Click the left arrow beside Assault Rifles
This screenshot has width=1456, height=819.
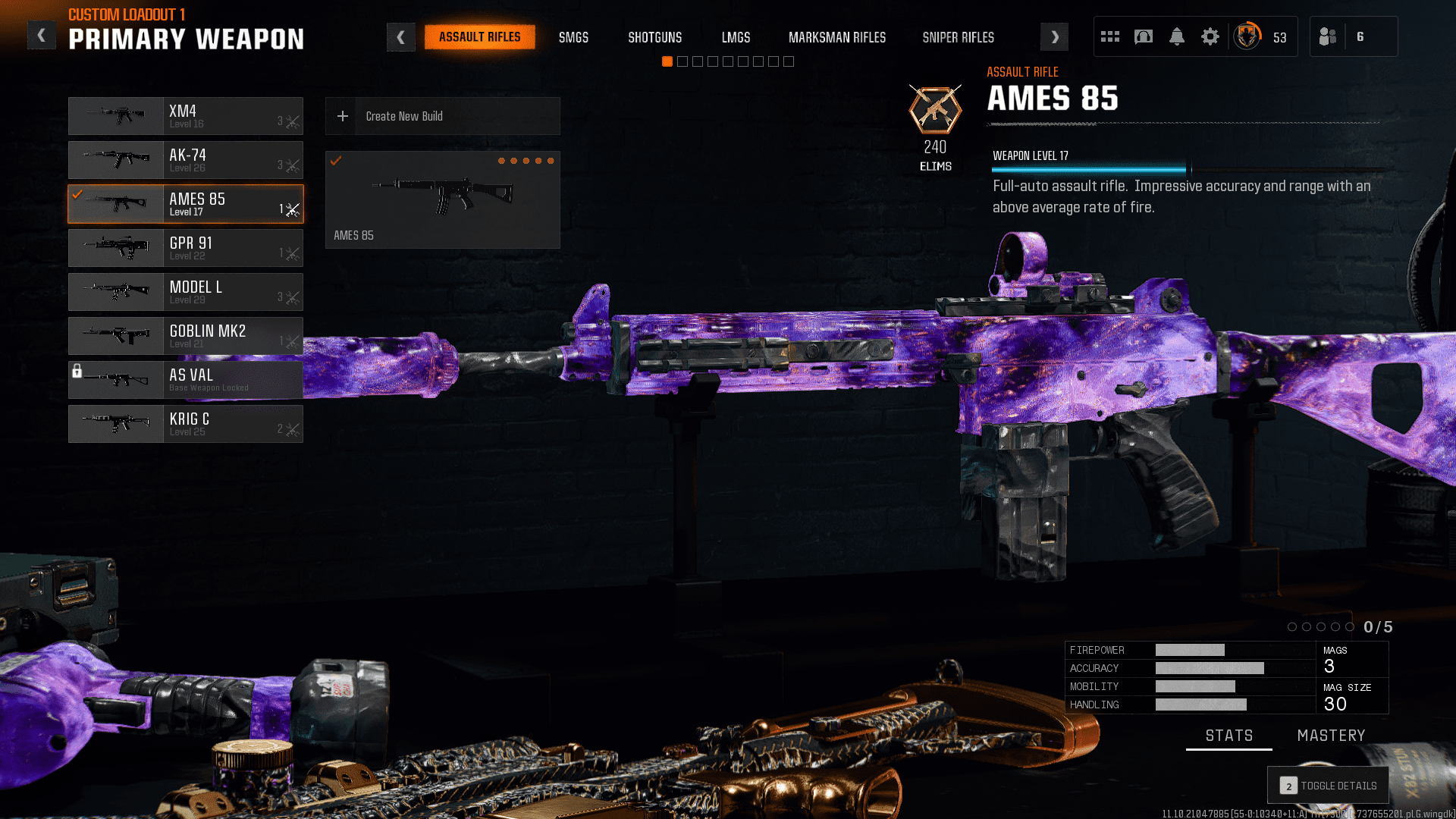(400, 37)
